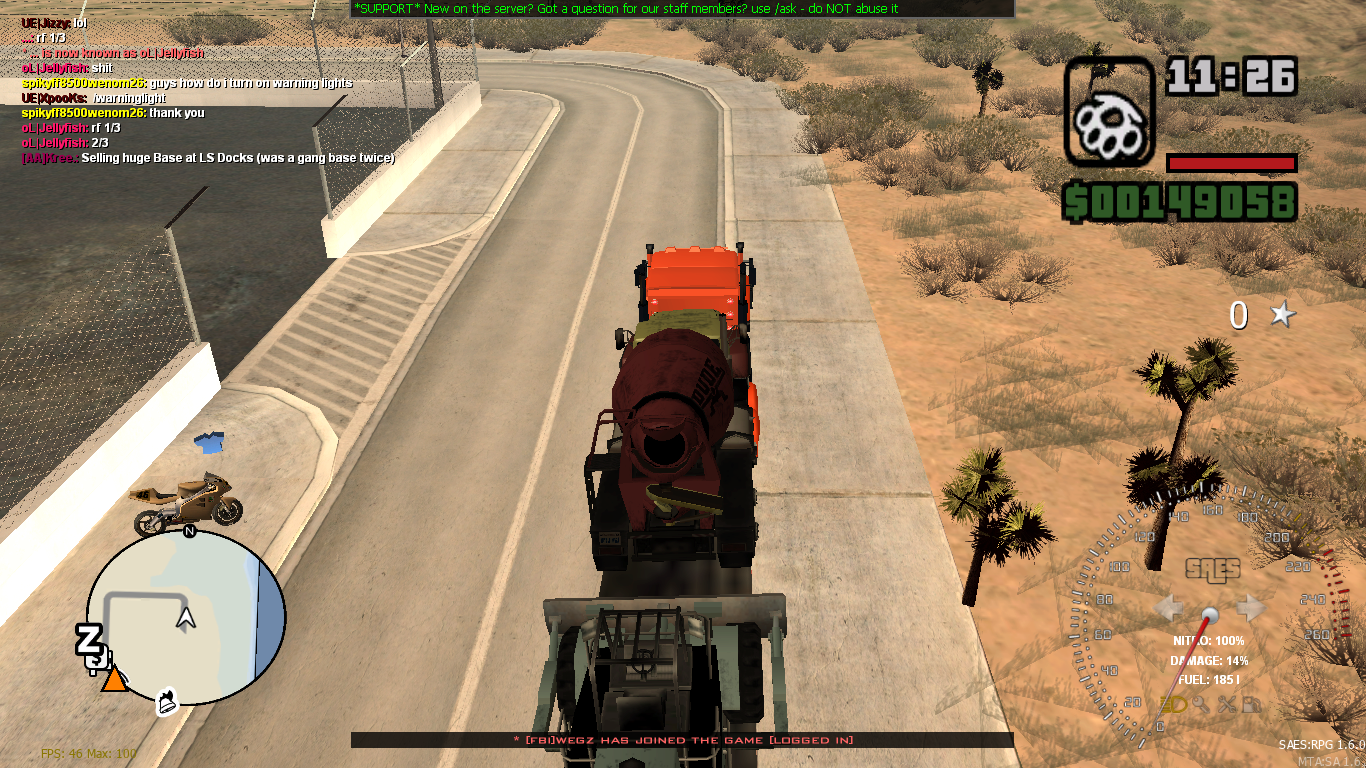The width and height of the screenshot is (1366, 768).
Task: Click the SAES logo inside the speedometer dial
Action: [1211, 570]
